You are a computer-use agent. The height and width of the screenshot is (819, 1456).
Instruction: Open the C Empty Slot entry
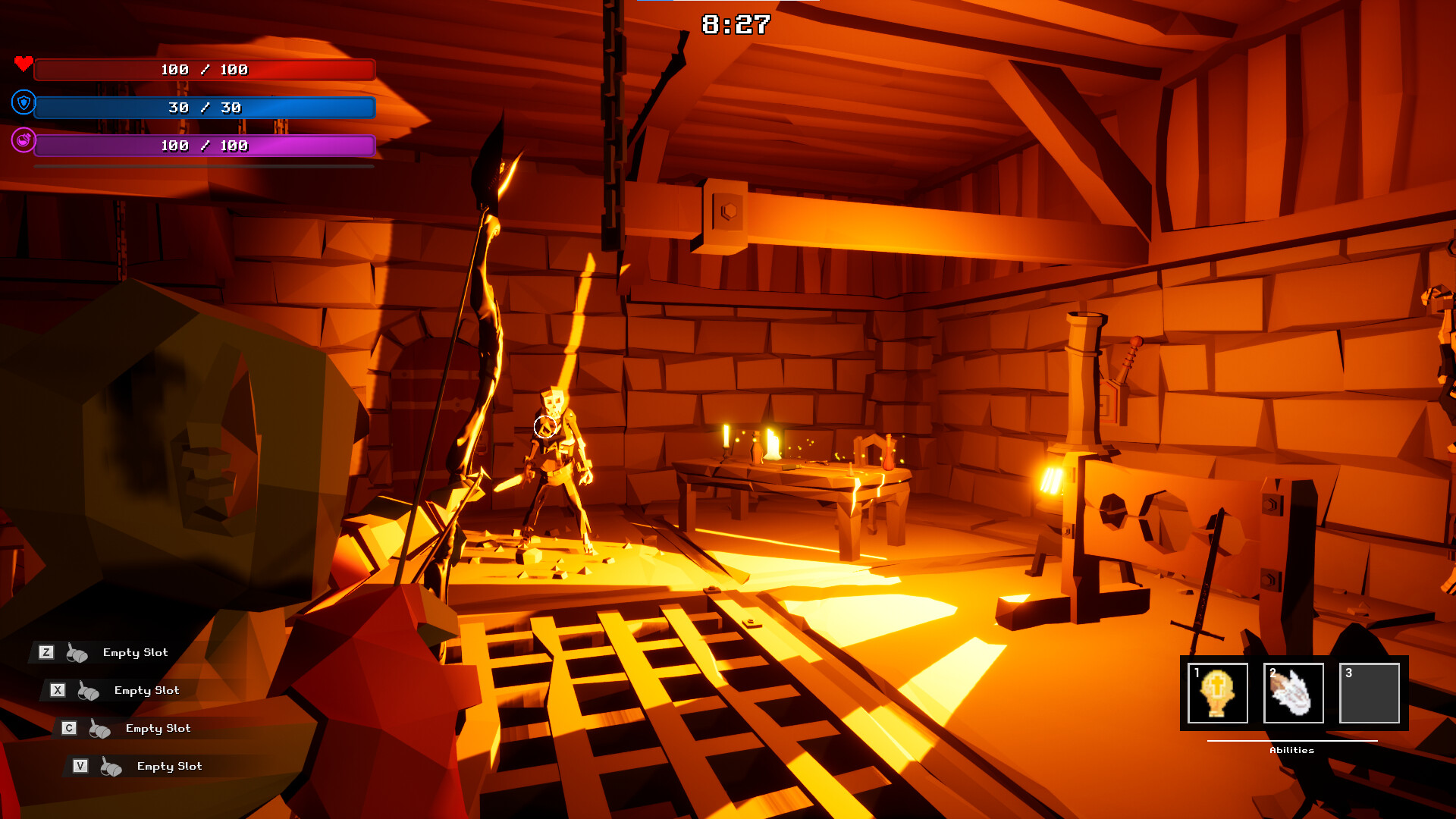pos(158,728)
